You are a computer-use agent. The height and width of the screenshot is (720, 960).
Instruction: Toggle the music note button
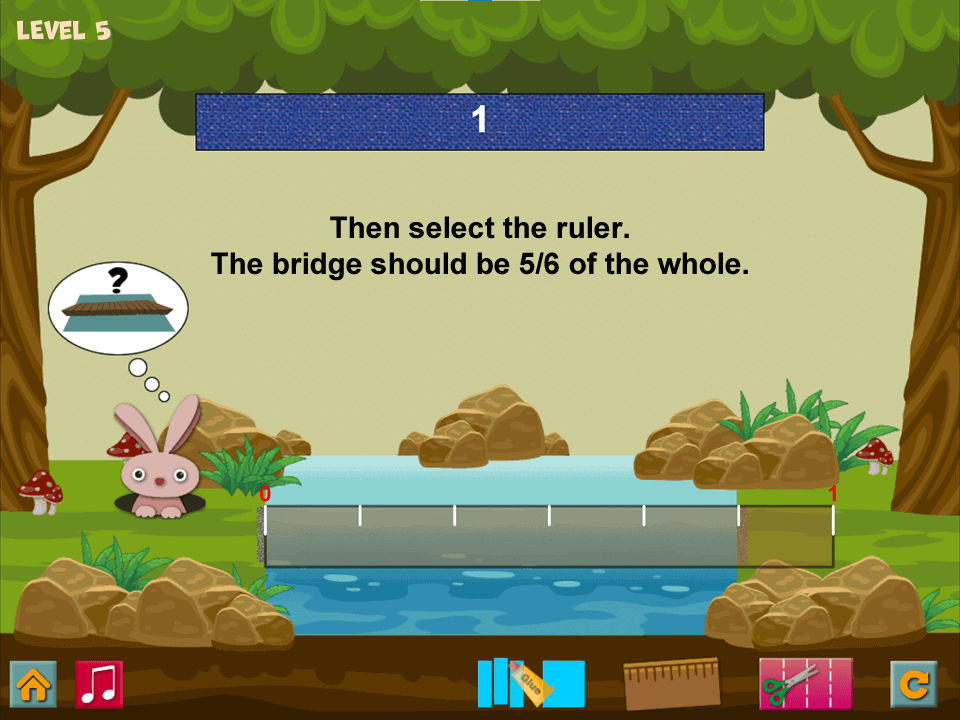pos(99,684)
